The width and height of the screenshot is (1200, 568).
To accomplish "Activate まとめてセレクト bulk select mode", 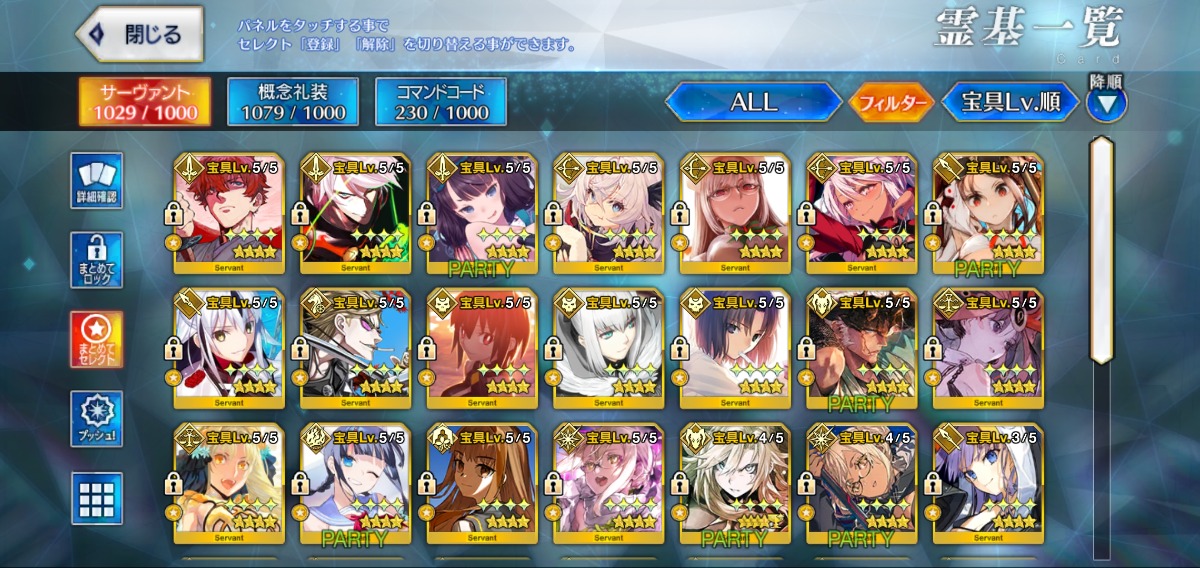I will 97,339.
